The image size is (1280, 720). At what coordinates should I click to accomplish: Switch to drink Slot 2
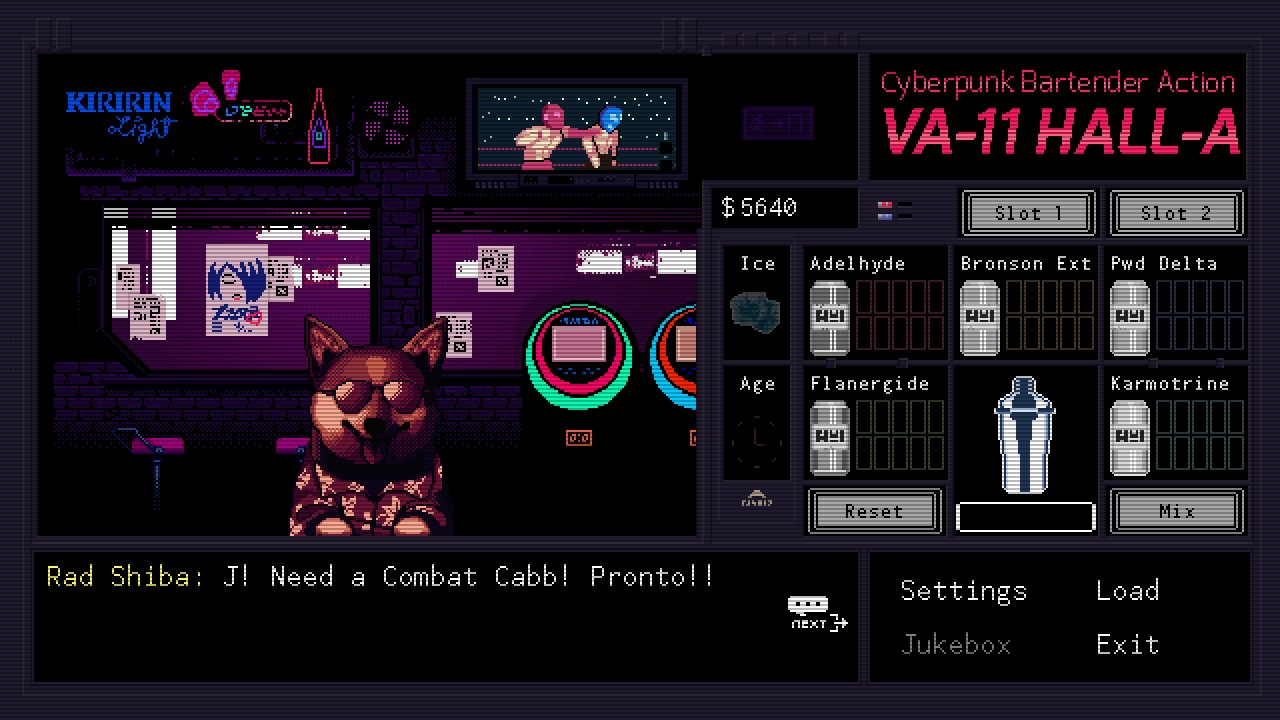pyautogui.click(x=1176, y=213)
